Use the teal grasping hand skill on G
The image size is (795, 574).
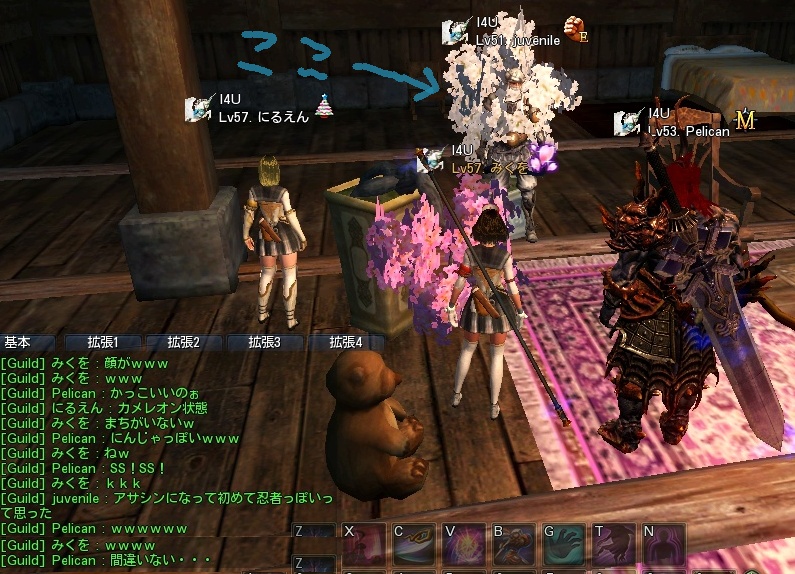564,547
